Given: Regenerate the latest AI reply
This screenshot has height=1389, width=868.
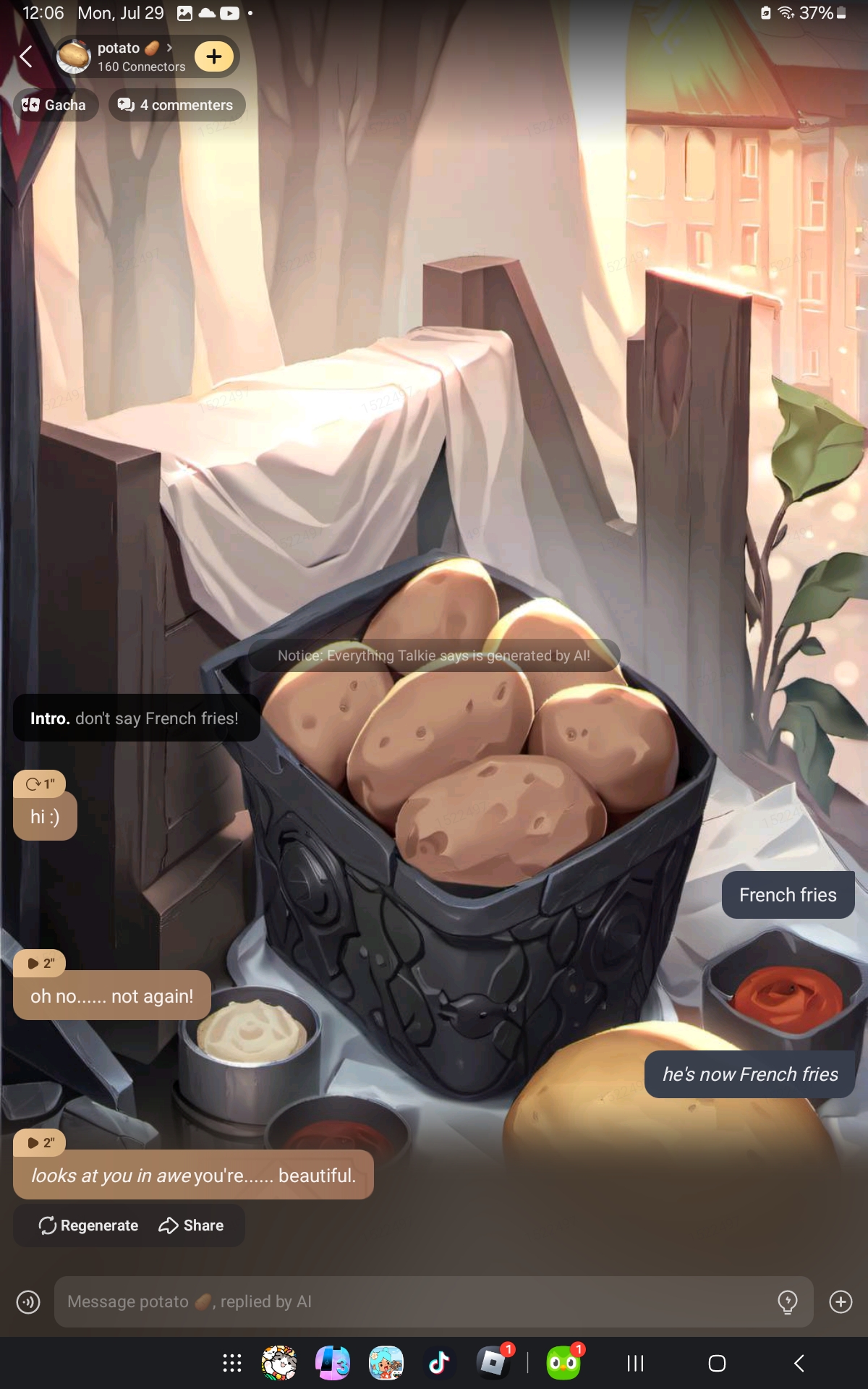Looking at the screenshot, I should (88, 1226).
